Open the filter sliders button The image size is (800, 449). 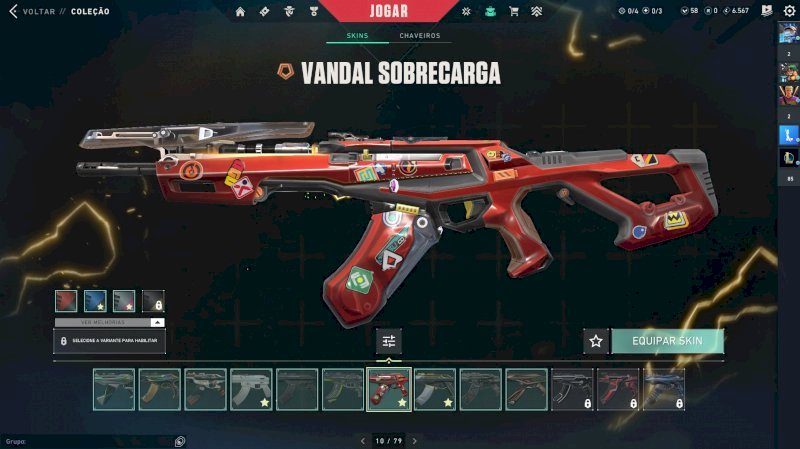[x=389, y=341]
